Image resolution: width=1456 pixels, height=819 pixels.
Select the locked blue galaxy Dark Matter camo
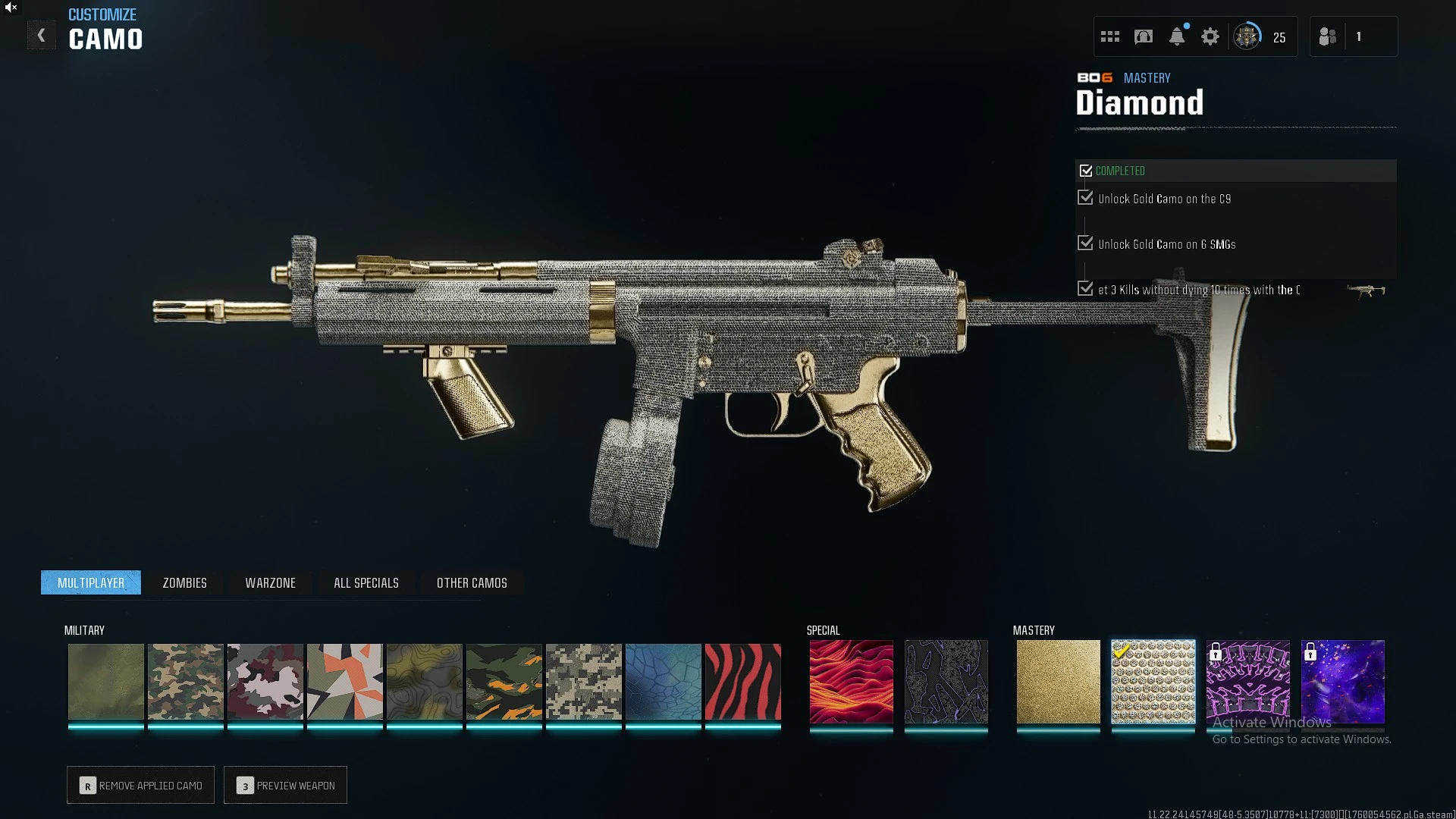point(1342,681)
